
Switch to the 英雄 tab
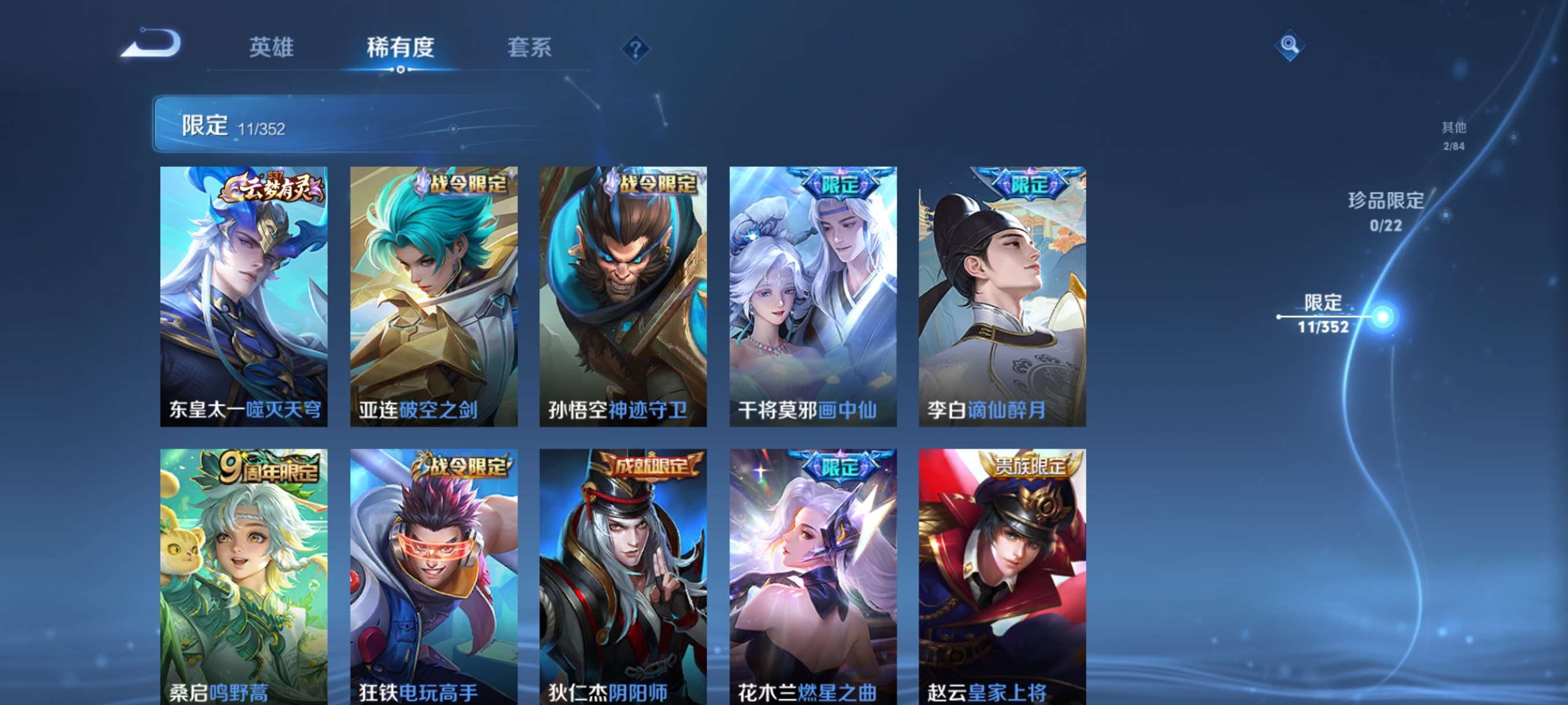click(x=273, y=49)
